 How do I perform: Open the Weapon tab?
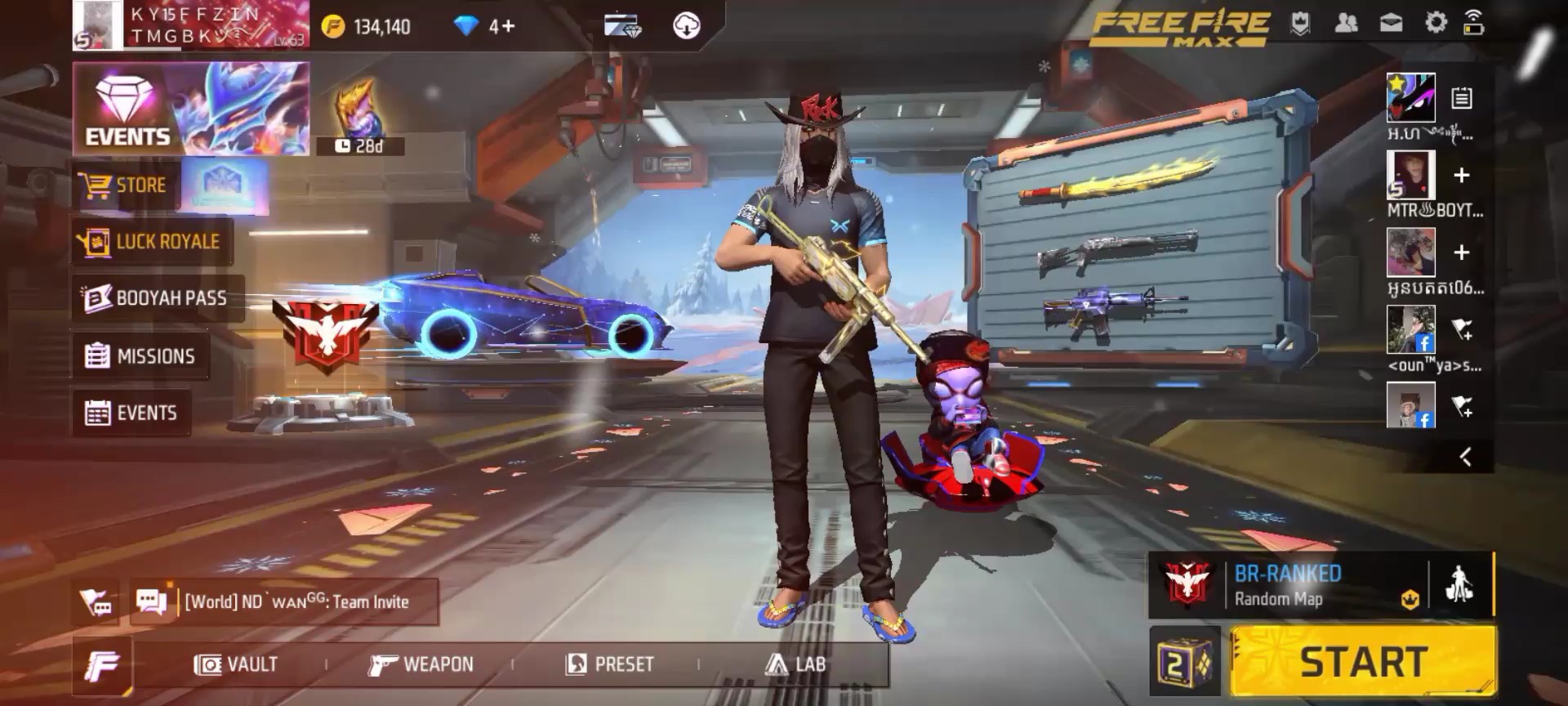click(x=421, y=664)
